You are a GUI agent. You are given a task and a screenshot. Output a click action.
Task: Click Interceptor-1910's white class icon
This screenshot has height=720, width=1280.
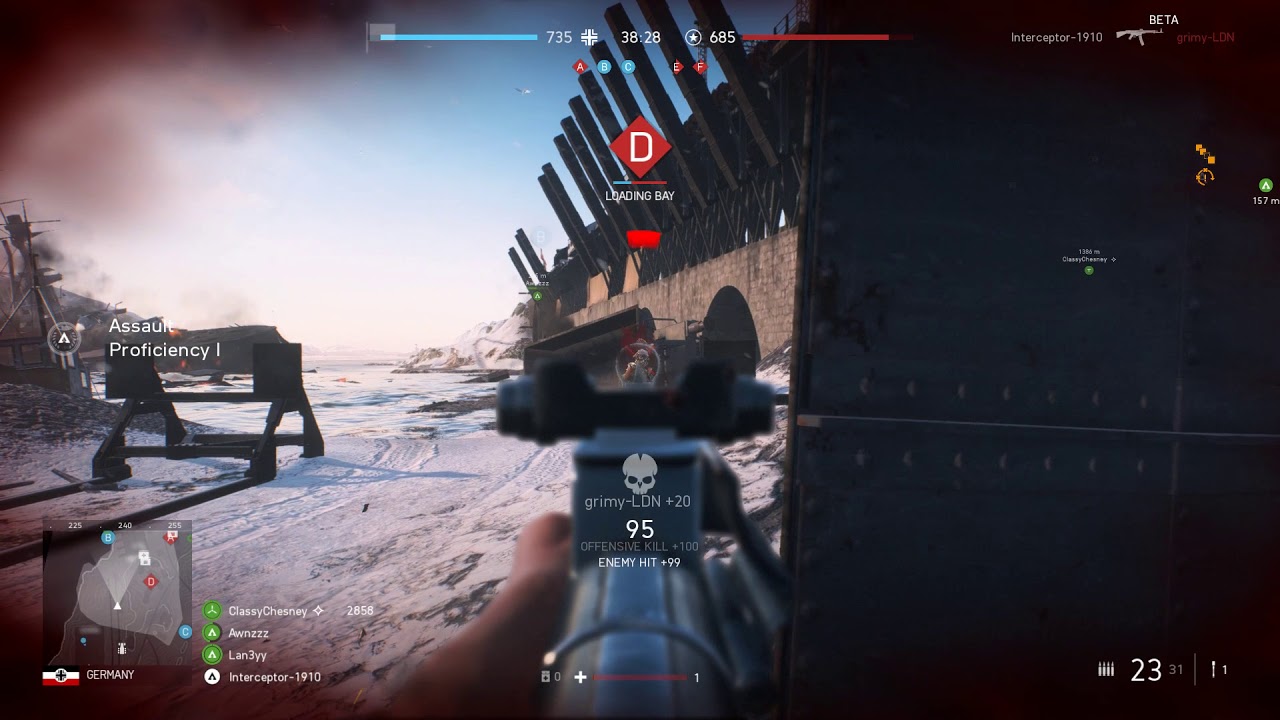coord(211,677)
